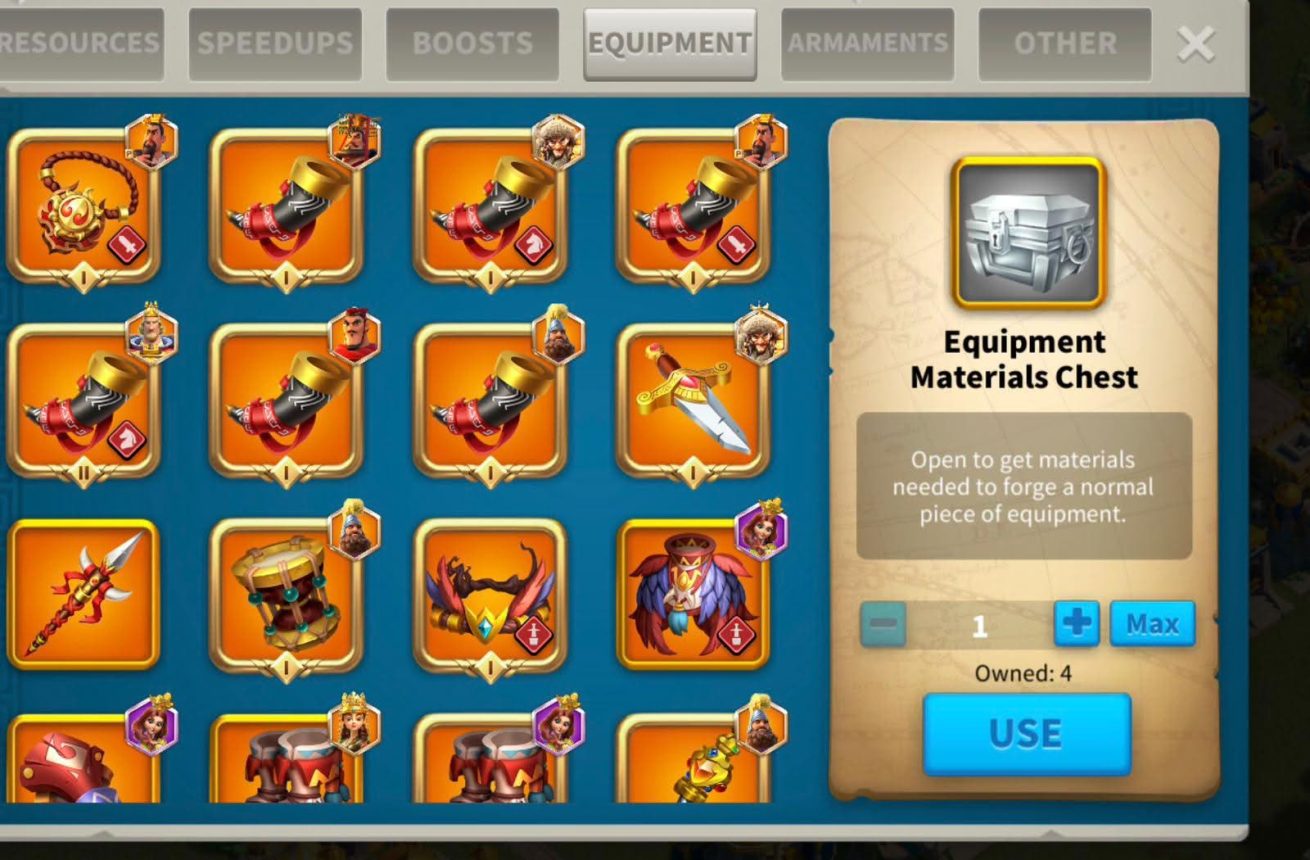Increase chest quantity with plus button
Viewport: 1310px width, 860px height.
click(x=1076, y=624)
